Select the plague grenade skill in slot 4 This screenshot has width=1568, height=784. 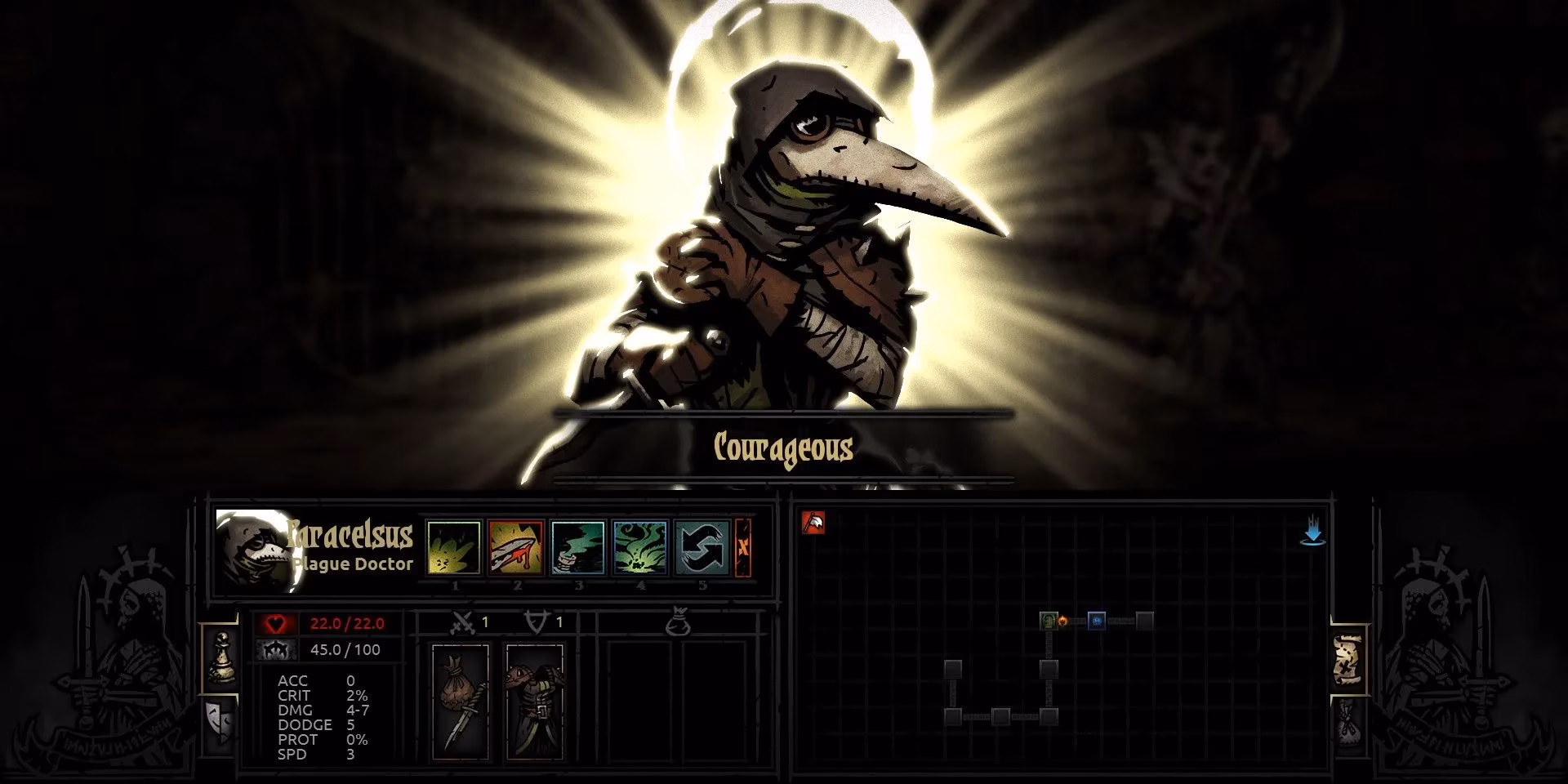[x=640, y=549]
